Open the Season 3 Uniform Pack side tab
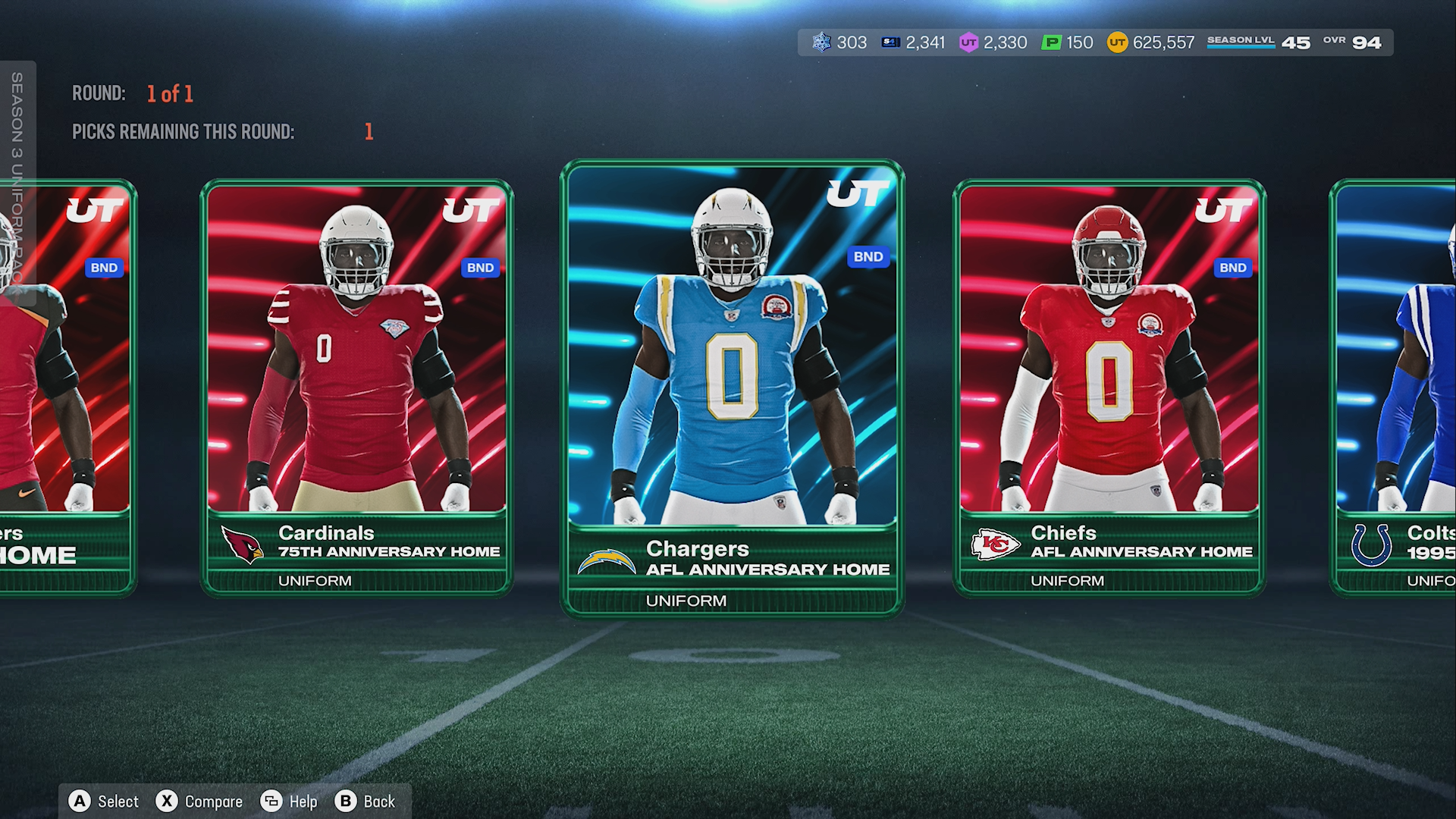Screen dimensions: 1456x819 pyautogui.click(x=17, y=182)
